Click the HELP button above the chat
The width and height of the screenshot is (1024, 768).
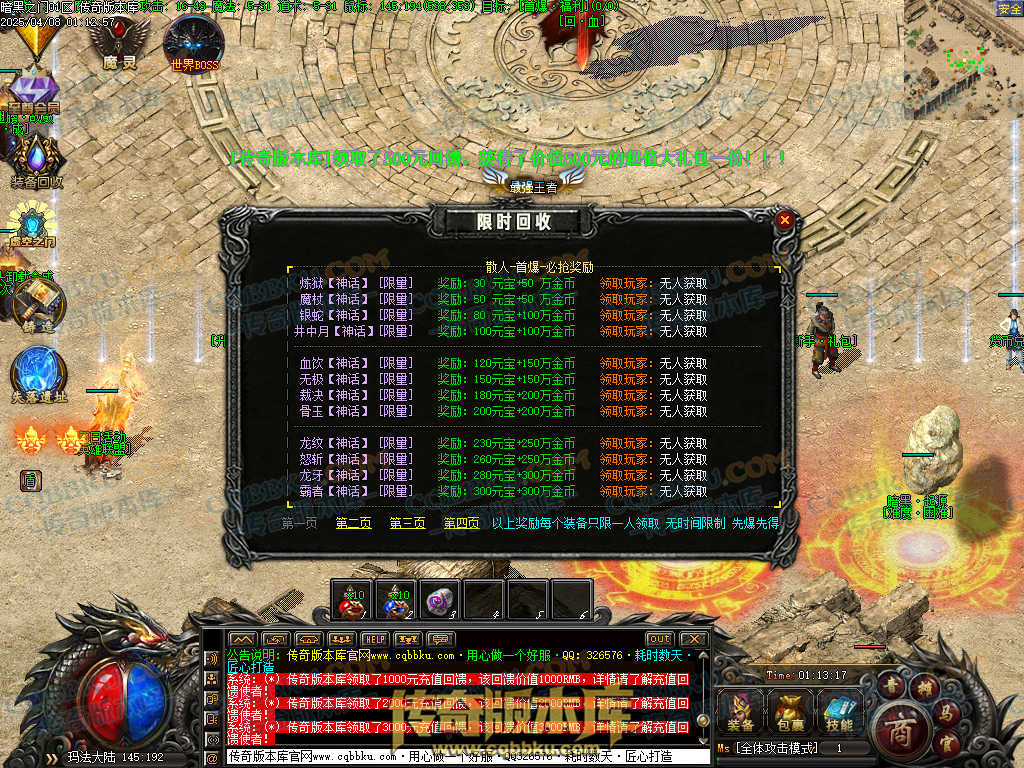(x=375, y=639)
